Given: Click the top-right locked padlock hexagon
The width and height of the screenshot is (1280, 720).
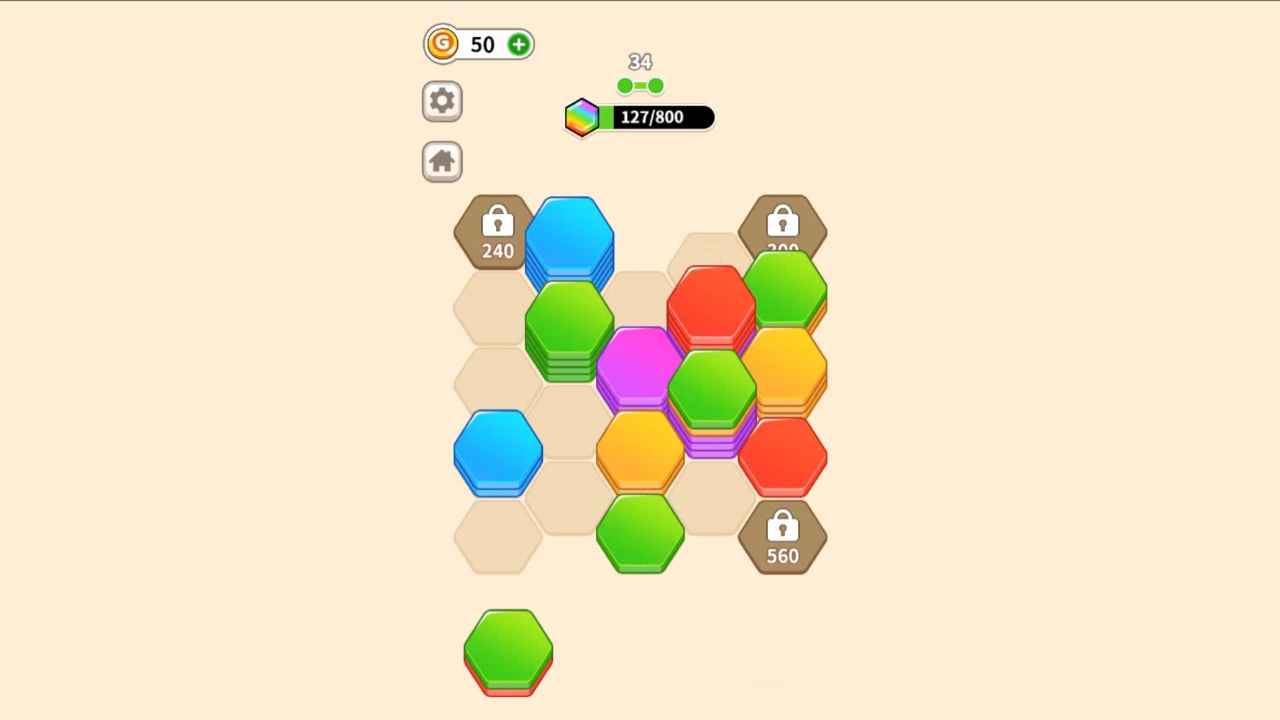Looking at the screenshot, I should (x=783, y=225).
